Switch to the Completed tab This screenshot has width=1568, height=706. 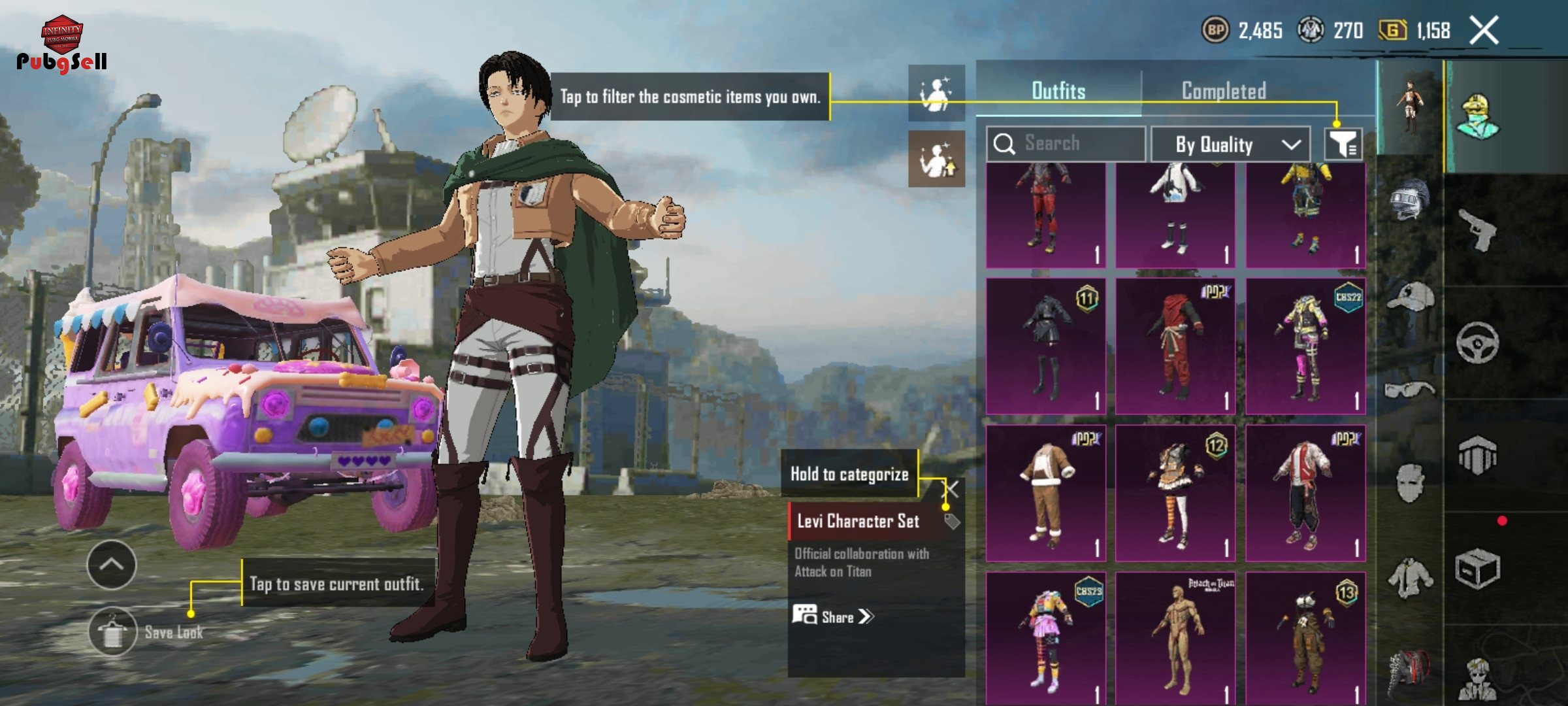coord(1224,91)
